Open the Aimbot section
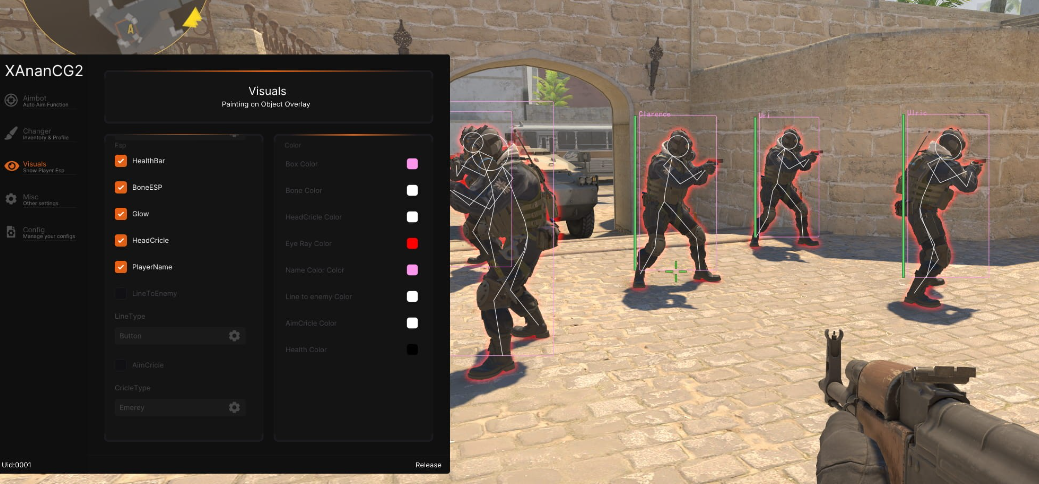 [x=35, y=100]
